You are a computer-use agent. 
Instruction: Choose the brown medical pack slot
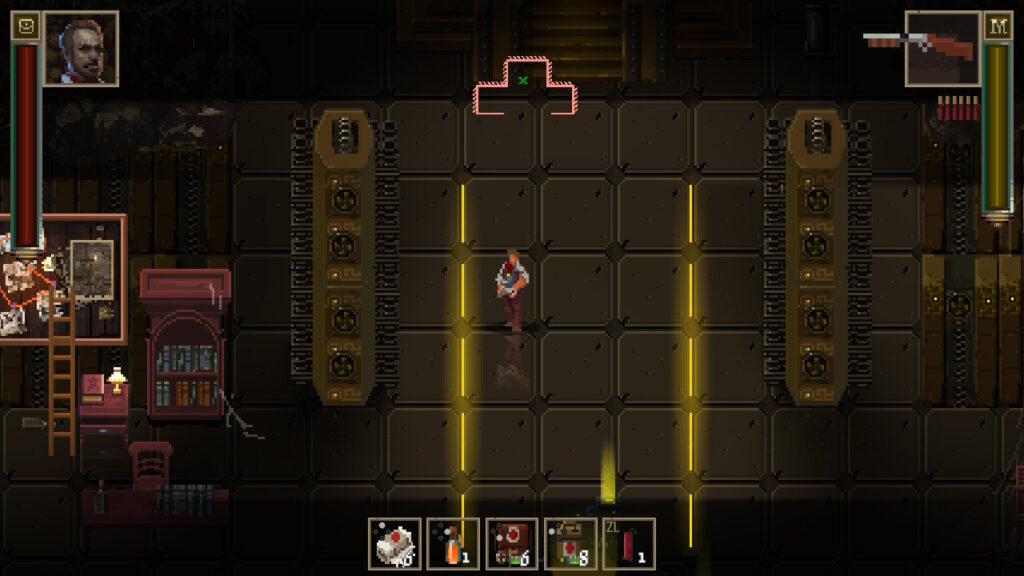point(571,543)
